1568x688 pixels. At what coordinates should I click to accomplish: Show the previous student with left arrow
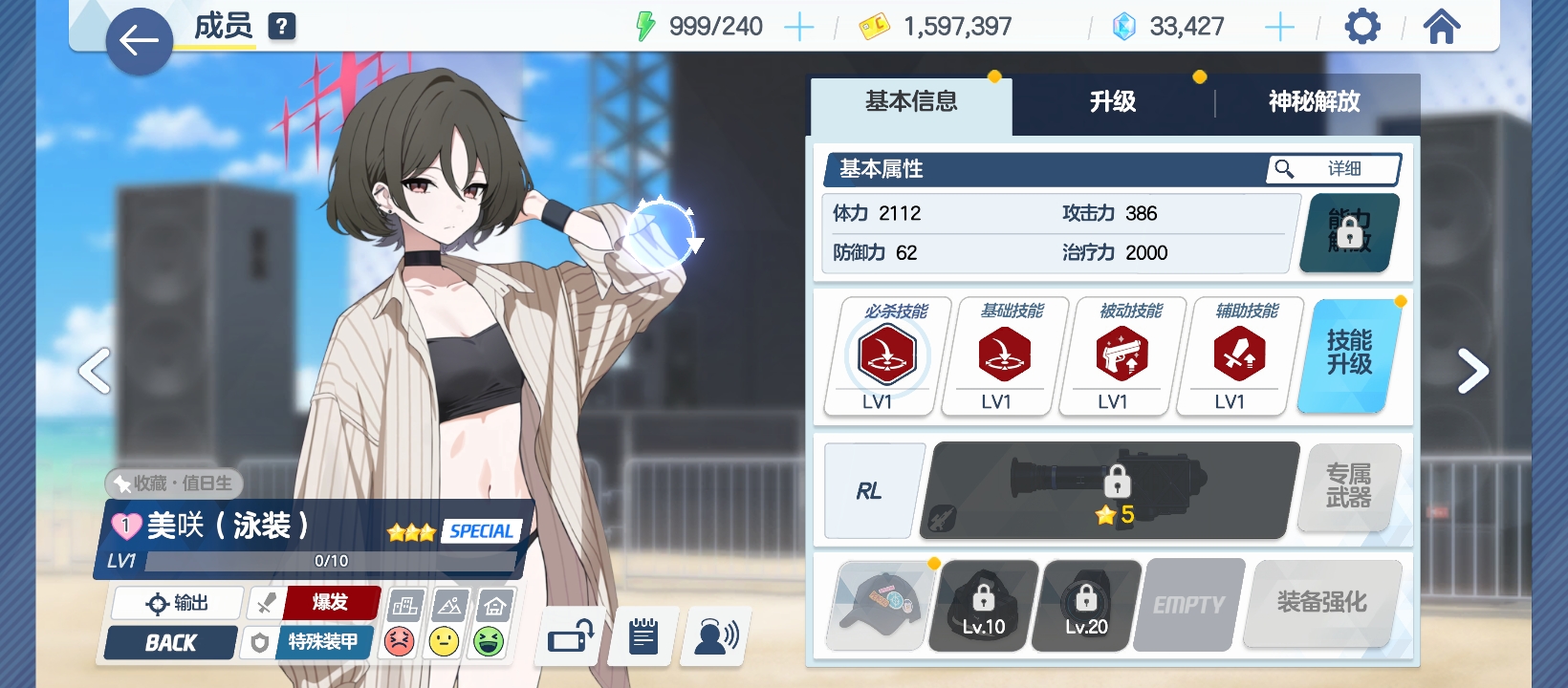click(x=95, y=371)
